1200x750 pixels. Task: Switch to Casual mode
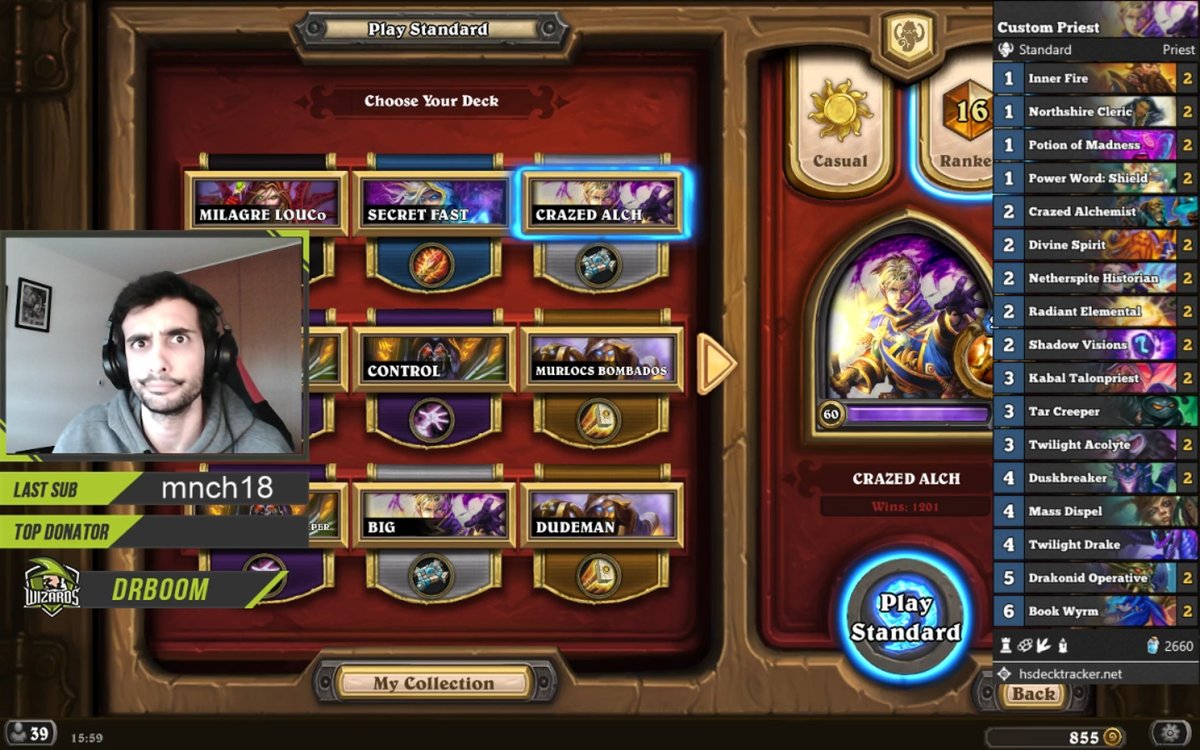(x=840, y=125)
